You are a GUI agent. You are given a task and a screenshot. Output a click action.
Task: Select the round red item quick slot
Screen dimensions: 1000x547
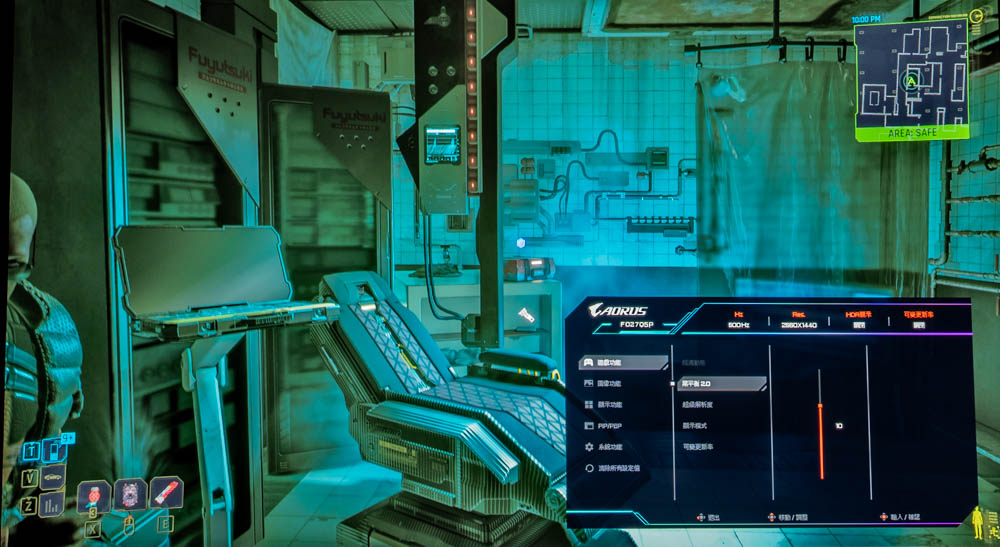(x=95, y=495)
